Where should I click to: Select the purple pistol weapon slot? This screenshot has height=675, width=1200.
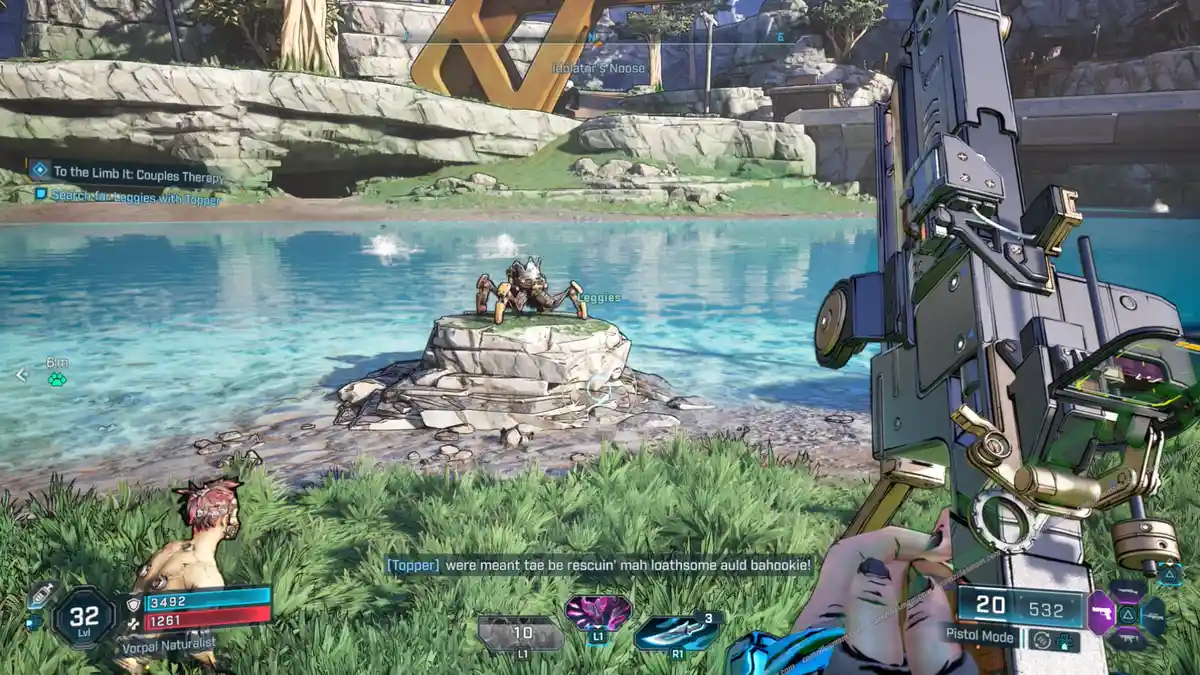pyautogui.click(x=1101, y=612)
